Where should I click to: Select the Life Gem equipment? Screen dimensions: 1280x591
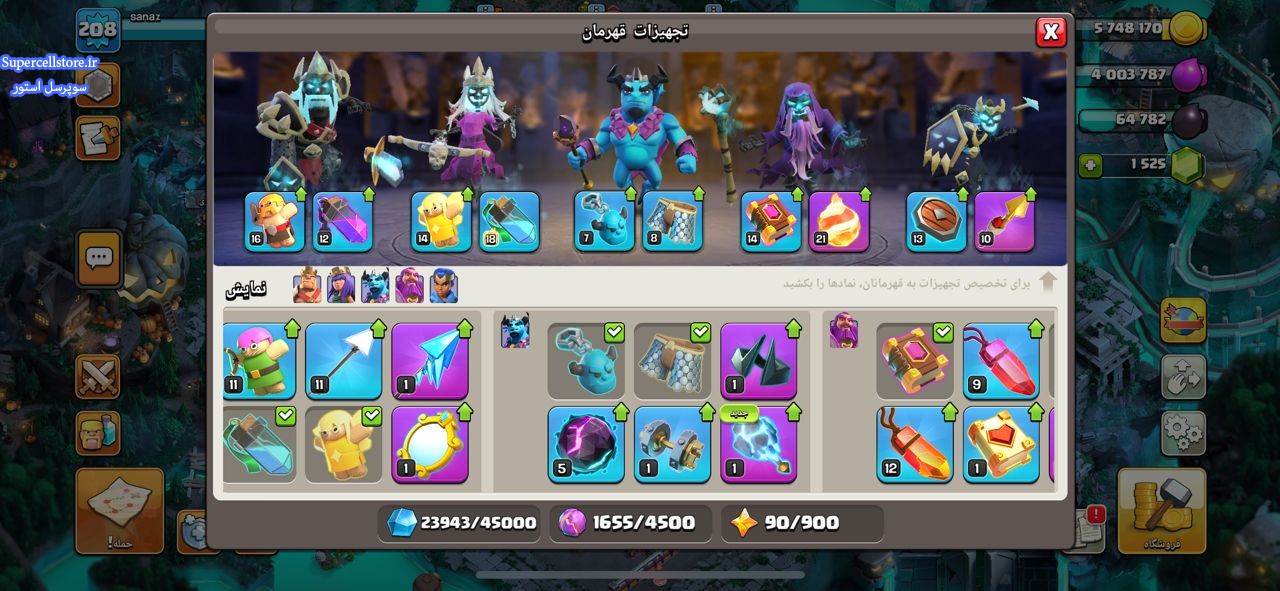[x=1001, y=361]
